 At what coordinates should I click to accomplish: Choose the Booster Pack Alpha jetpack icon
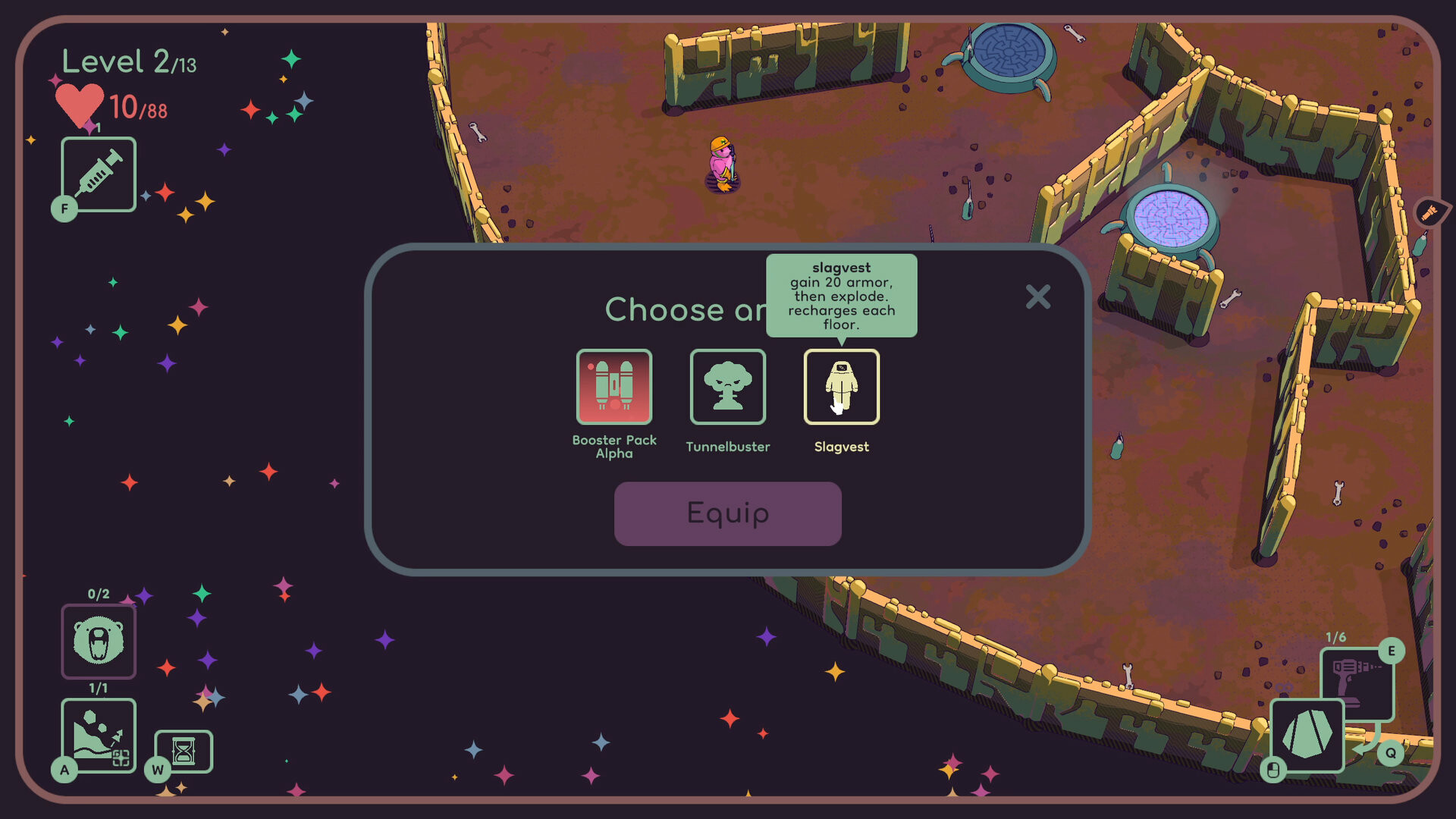(614, 388)
